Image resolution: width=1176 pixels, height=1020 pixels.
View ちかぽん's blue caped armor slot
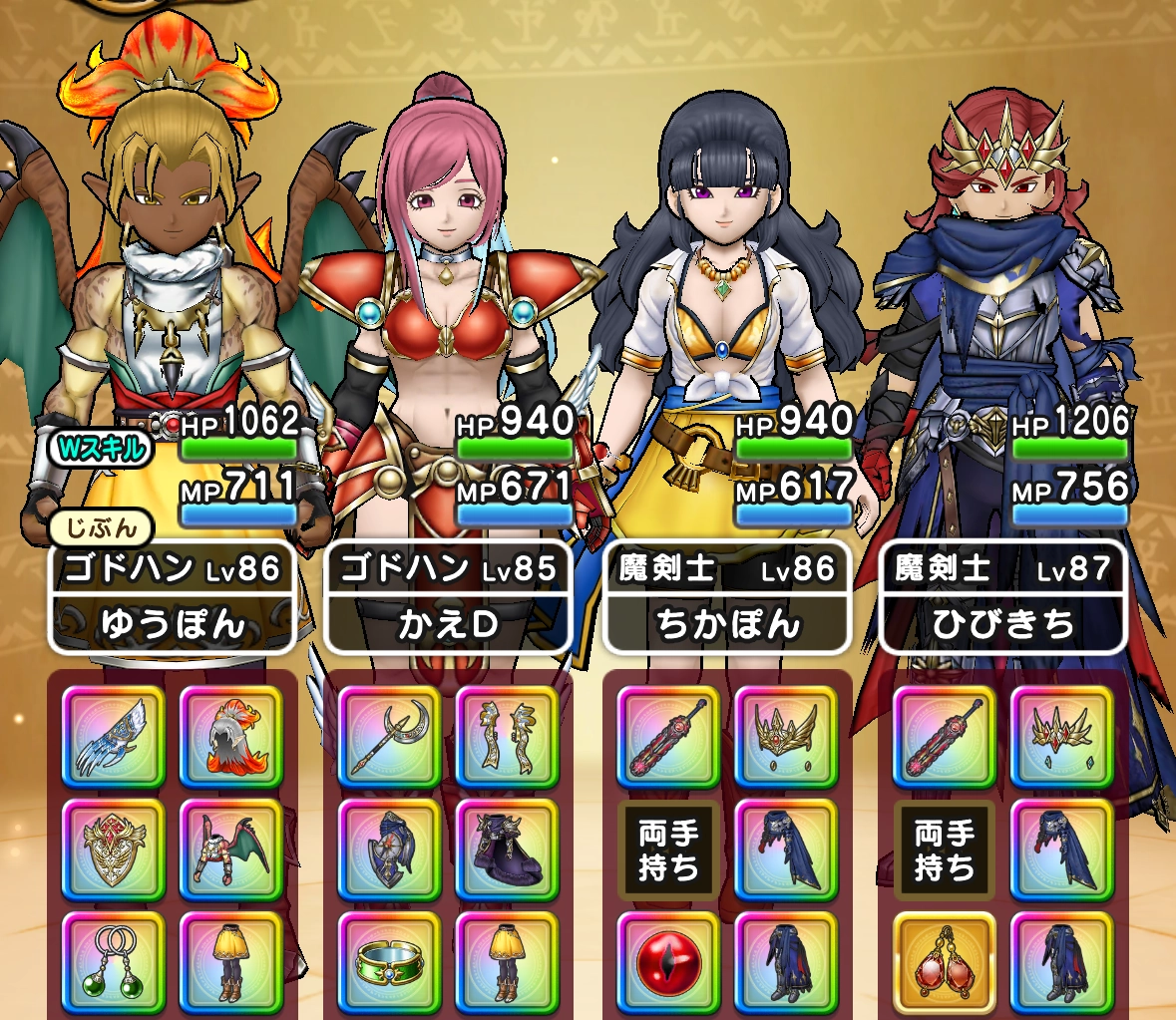(x=785, y=850)
